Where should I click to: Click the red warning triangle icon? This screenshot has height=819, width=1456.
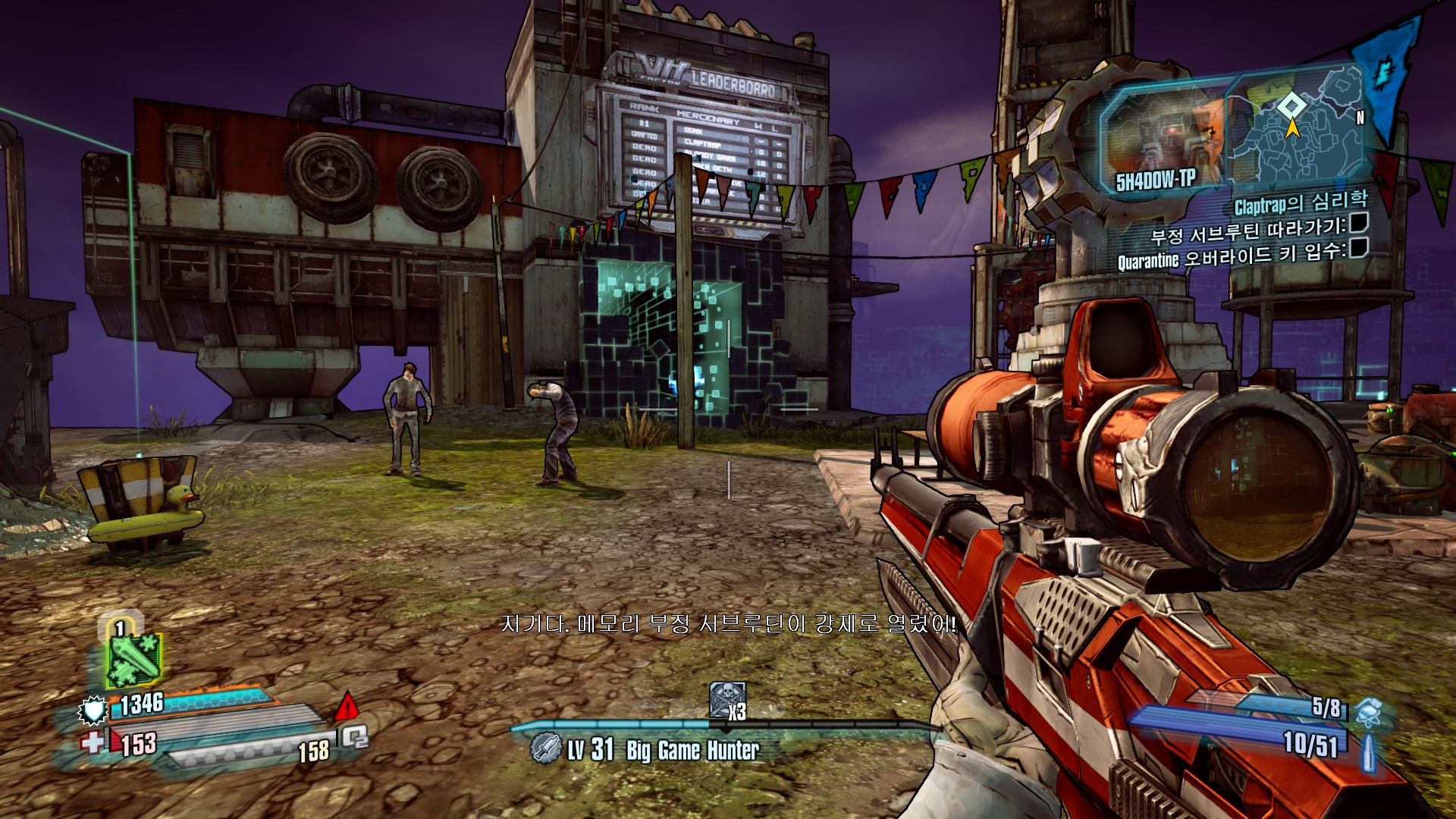[347, 708]
